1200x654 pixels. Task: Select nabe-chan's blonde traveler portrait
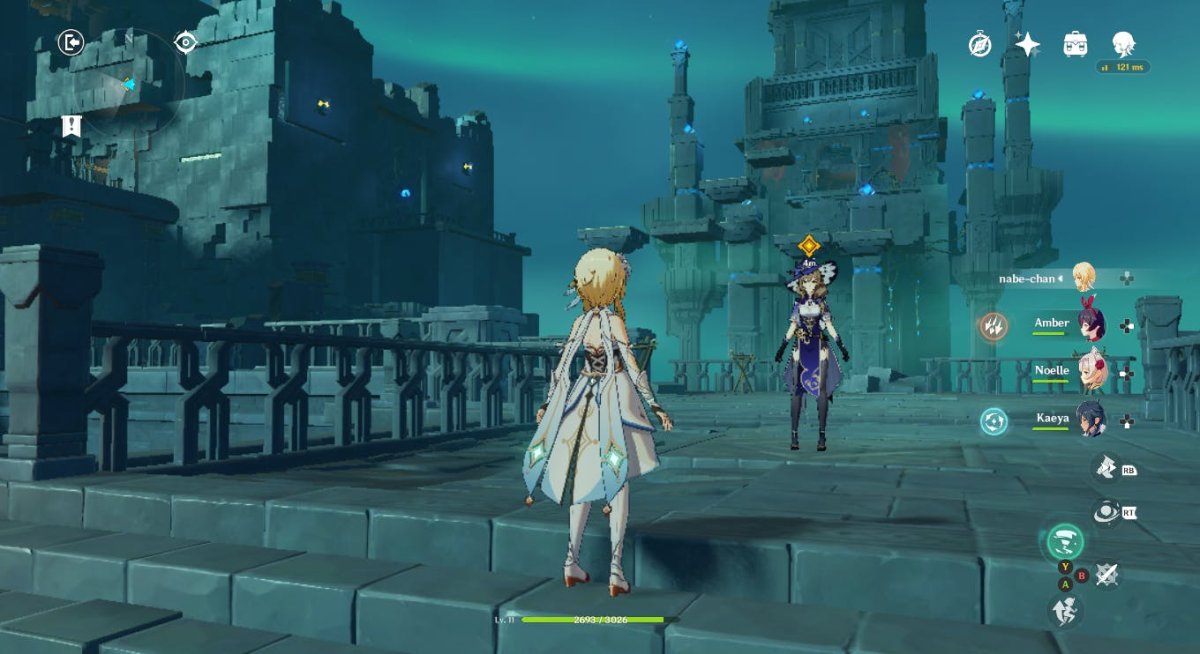(x=1084, y=277)
